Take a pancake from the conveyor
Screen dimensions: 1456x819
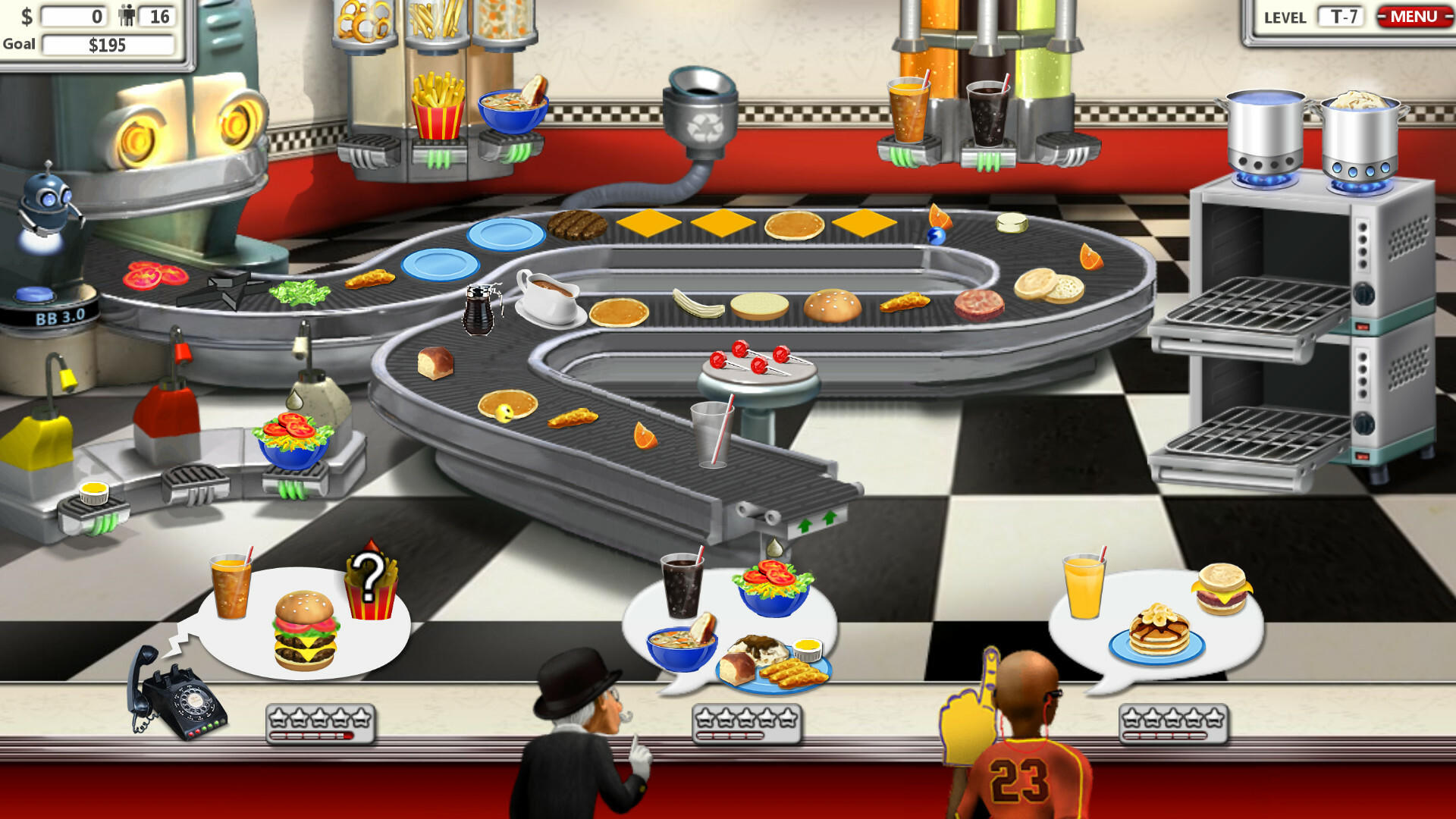pyautogui.click(x=792, y=224)
